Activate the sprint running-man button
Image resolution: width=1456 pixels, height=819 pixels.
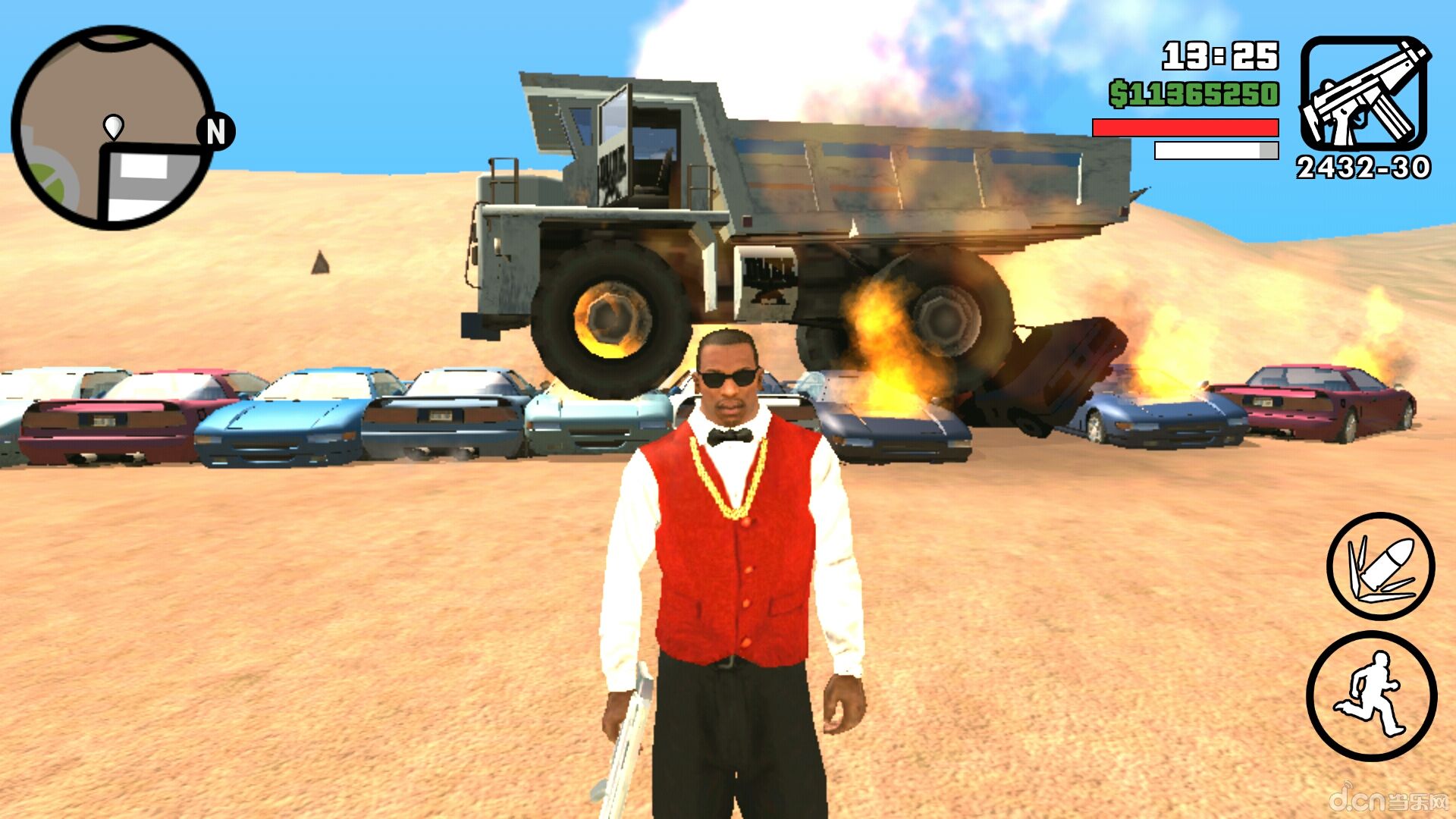(x=1371, y=695)
